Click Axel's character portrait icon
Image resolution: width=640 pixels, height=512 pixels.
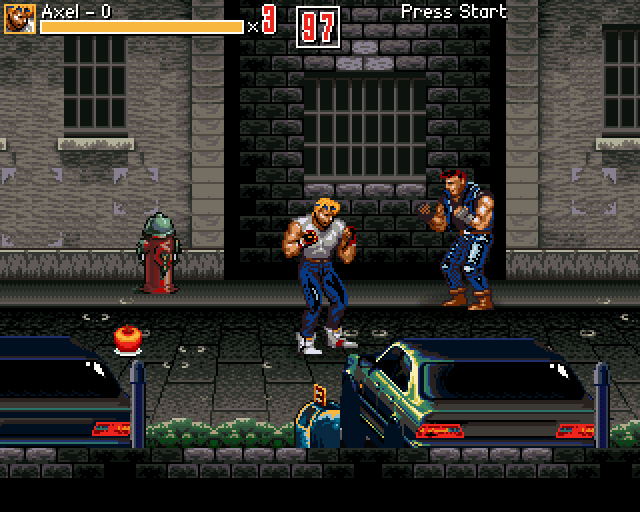click(20, 18)
